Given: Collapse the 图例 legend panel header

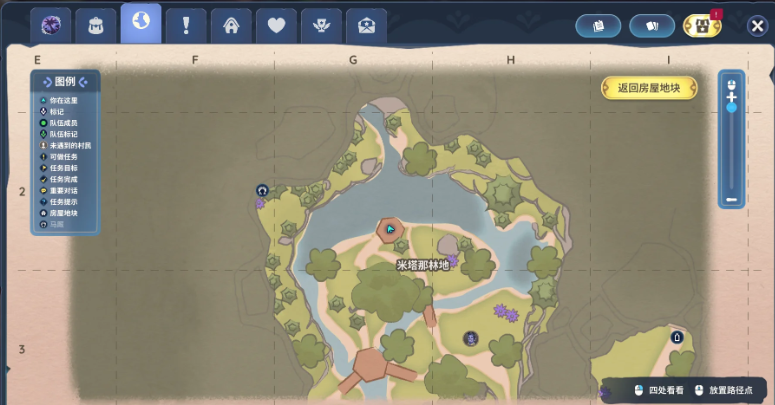Looking at the screenshot, I should pos(65,81).
